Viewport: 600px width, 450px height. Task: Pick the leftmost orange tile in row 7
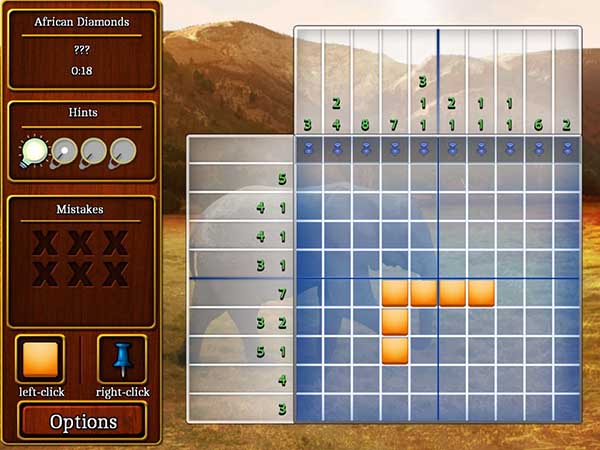click(395, 293)
